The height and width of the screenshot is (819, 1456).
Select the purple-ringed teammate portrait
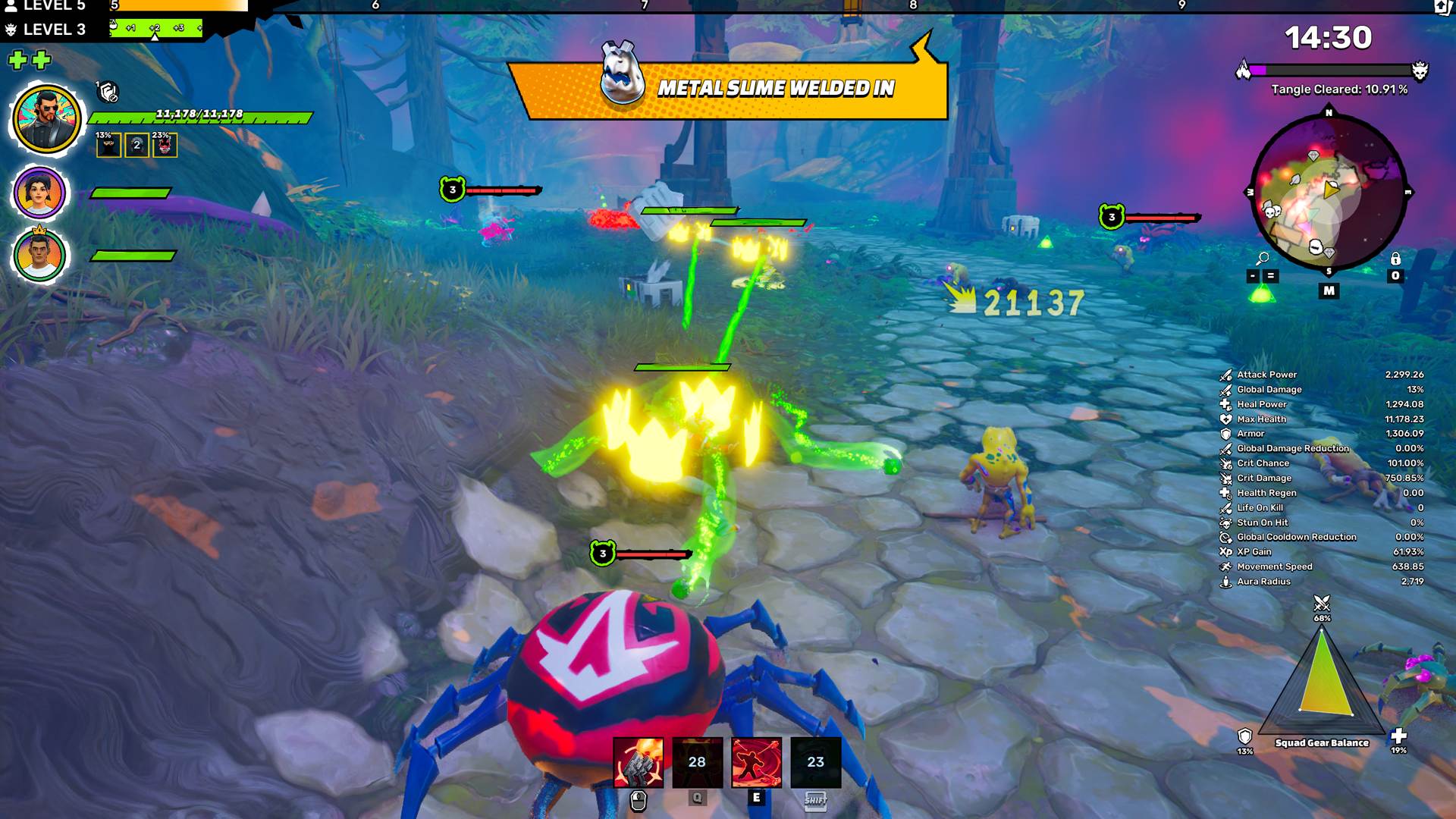[39, 193]
